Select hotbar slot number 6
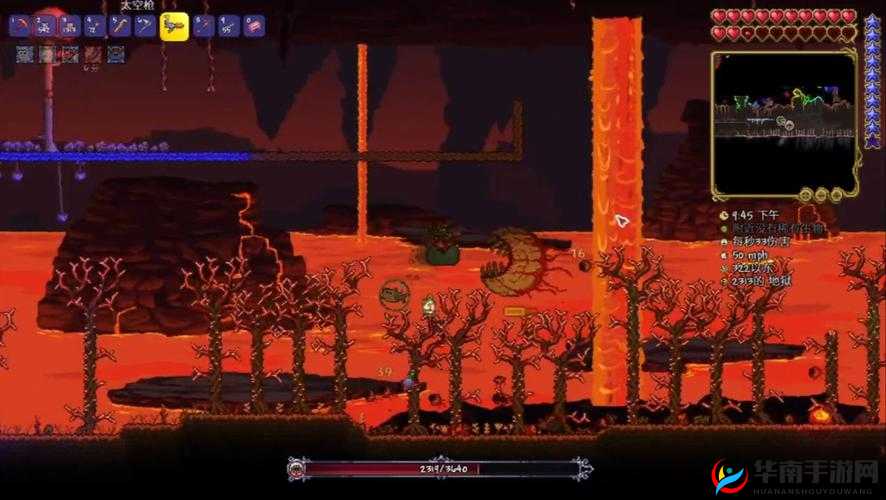 (145, 26)
